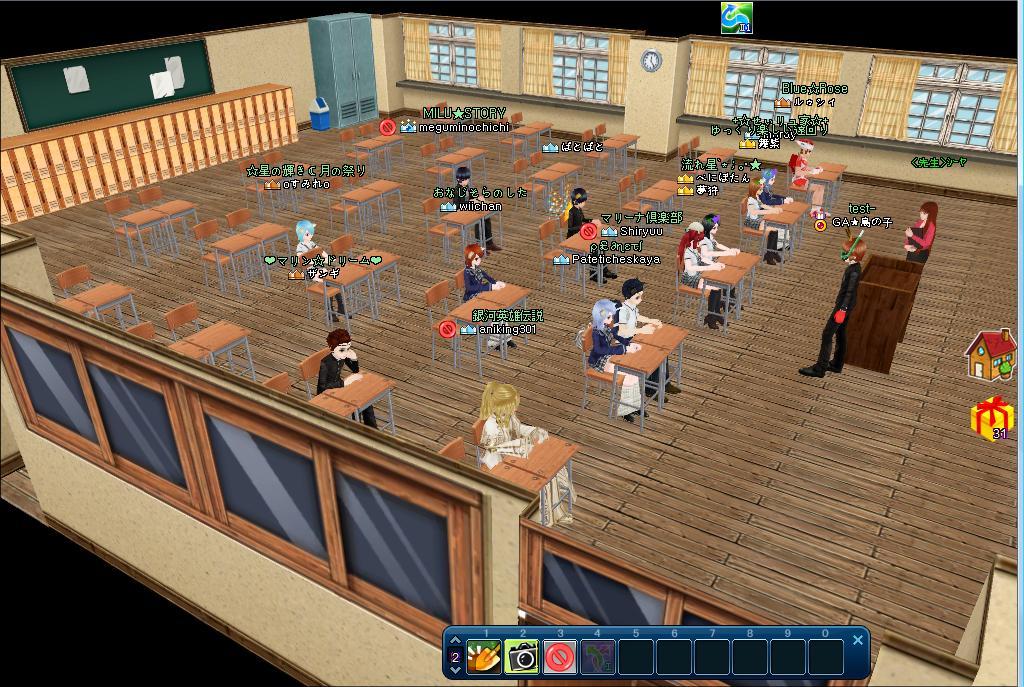Activate the camera in hotbar slot 2
The height and width of the screenshot is (687, 1024).
point(522,657)
